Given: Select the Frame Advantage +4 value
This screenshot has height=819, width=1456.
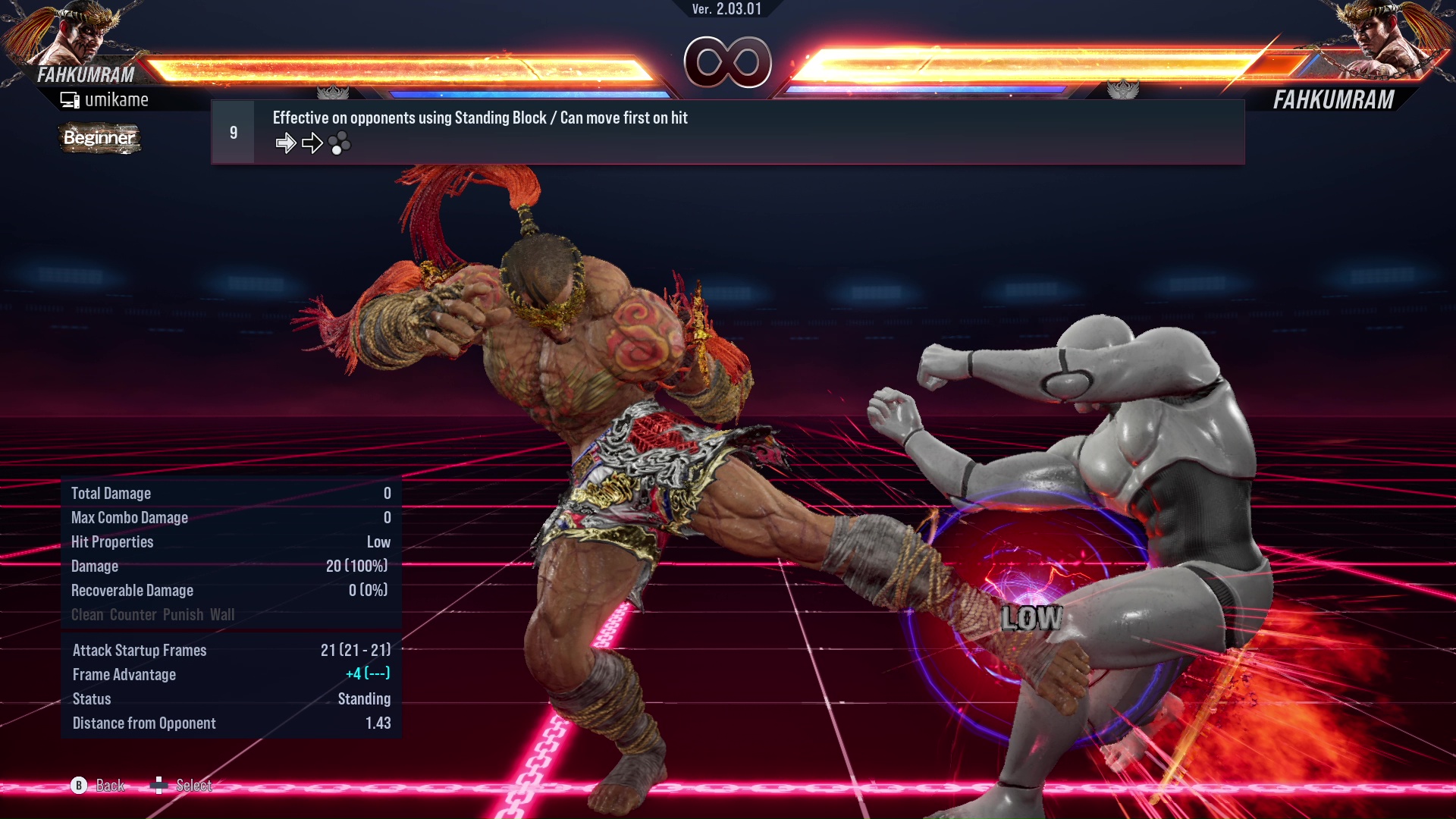Looking at the screenshot, I should 366,674.
